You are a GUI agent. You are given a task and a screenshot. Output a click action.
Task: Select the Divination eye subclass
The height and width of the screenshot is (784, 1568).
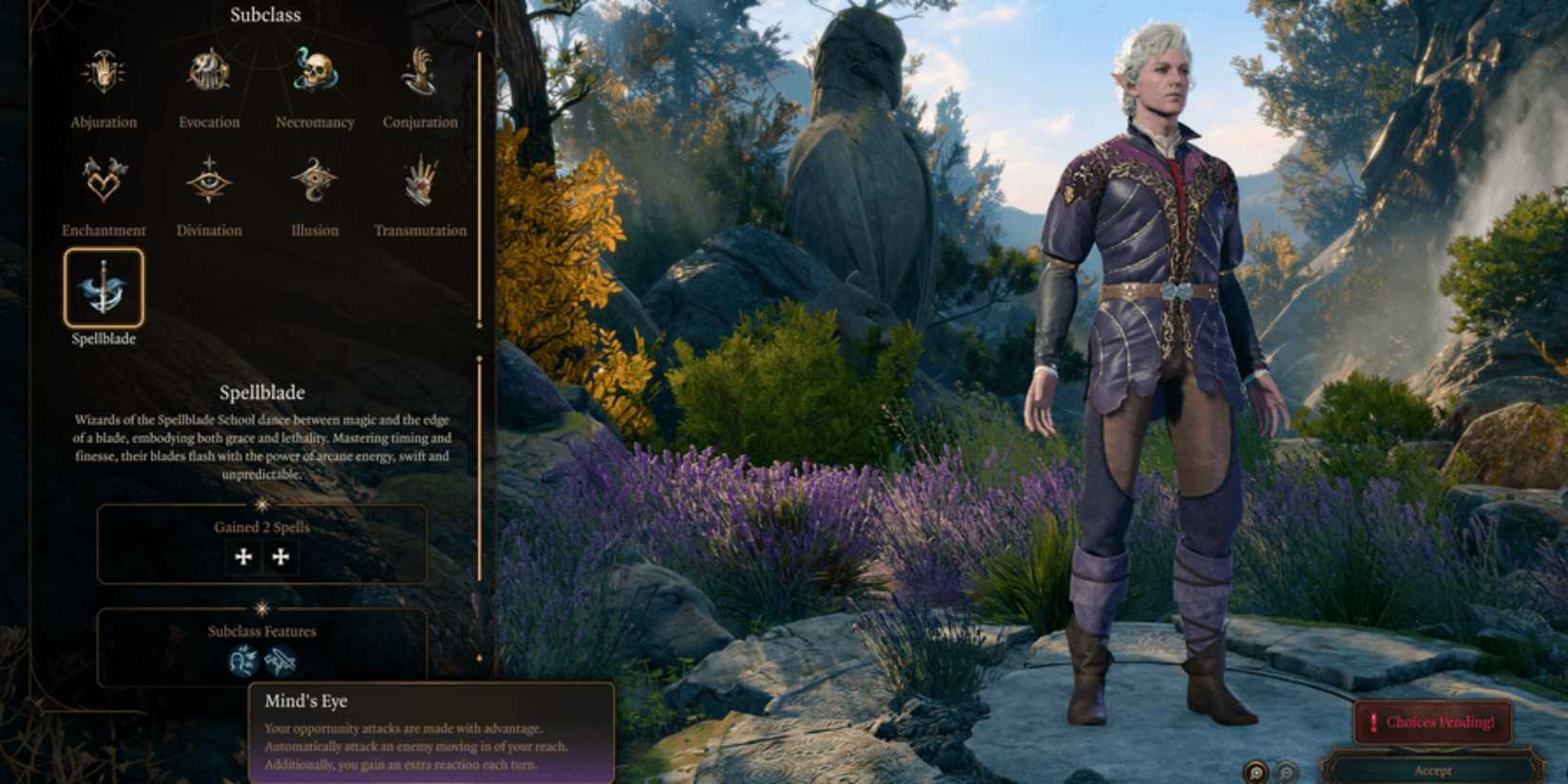pos(209,181)
